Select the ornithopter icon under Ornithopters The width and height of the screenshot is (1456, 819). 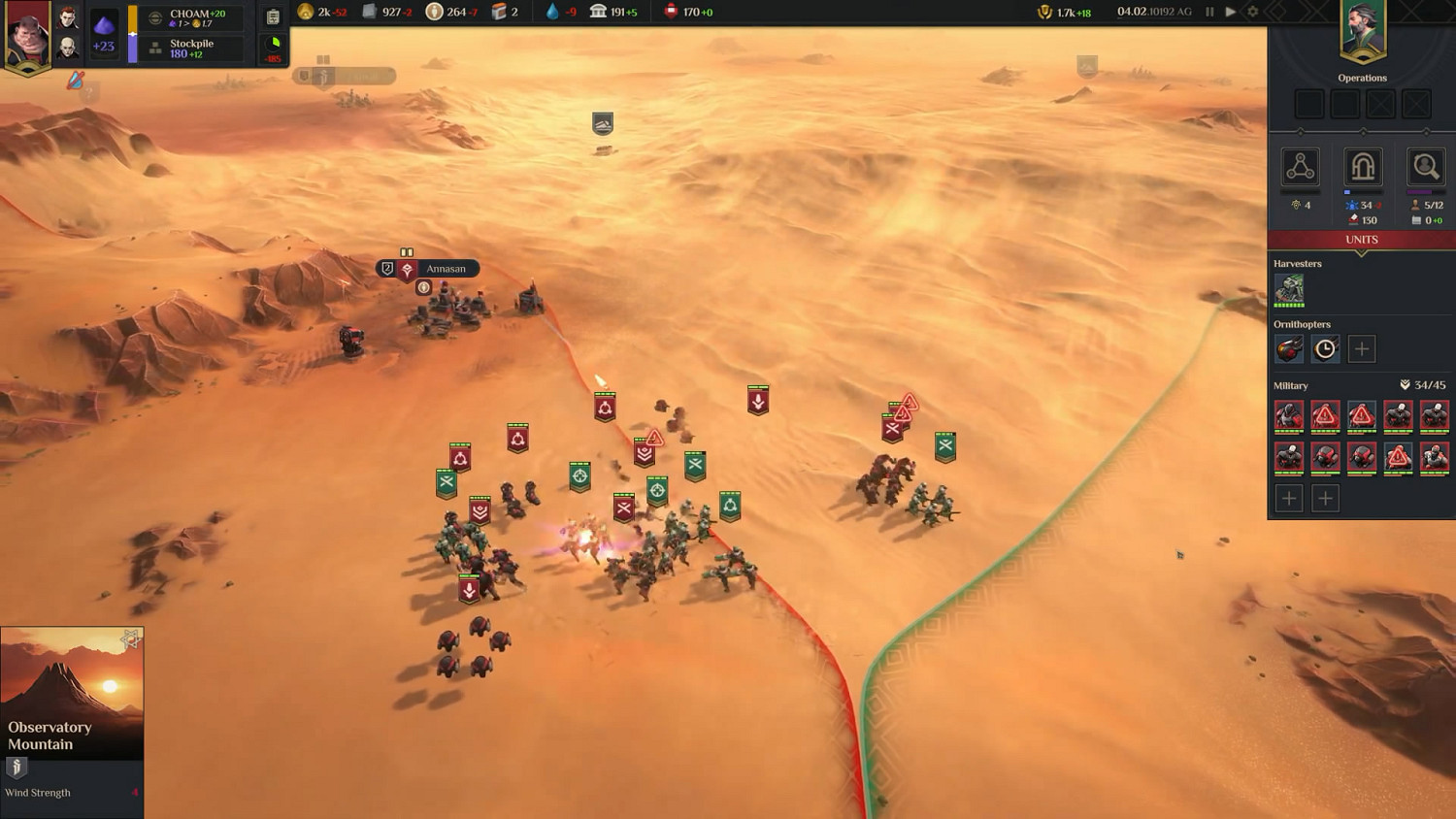(1289, 348)
